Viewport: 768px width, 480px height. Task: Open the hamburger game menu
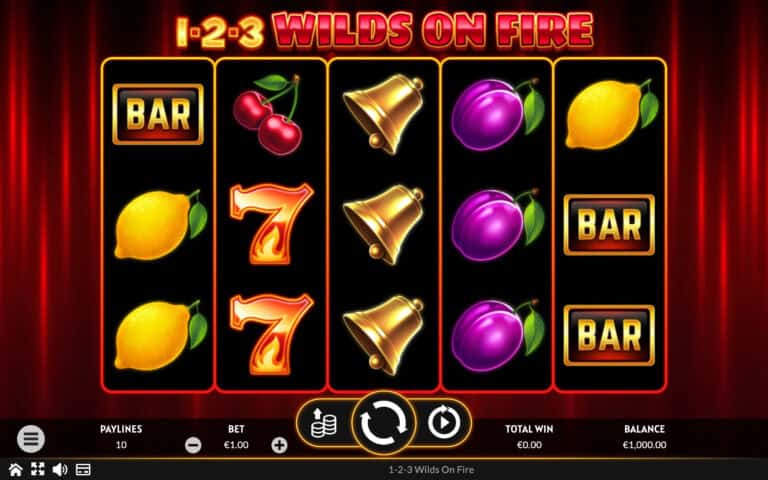click(31, 438)
